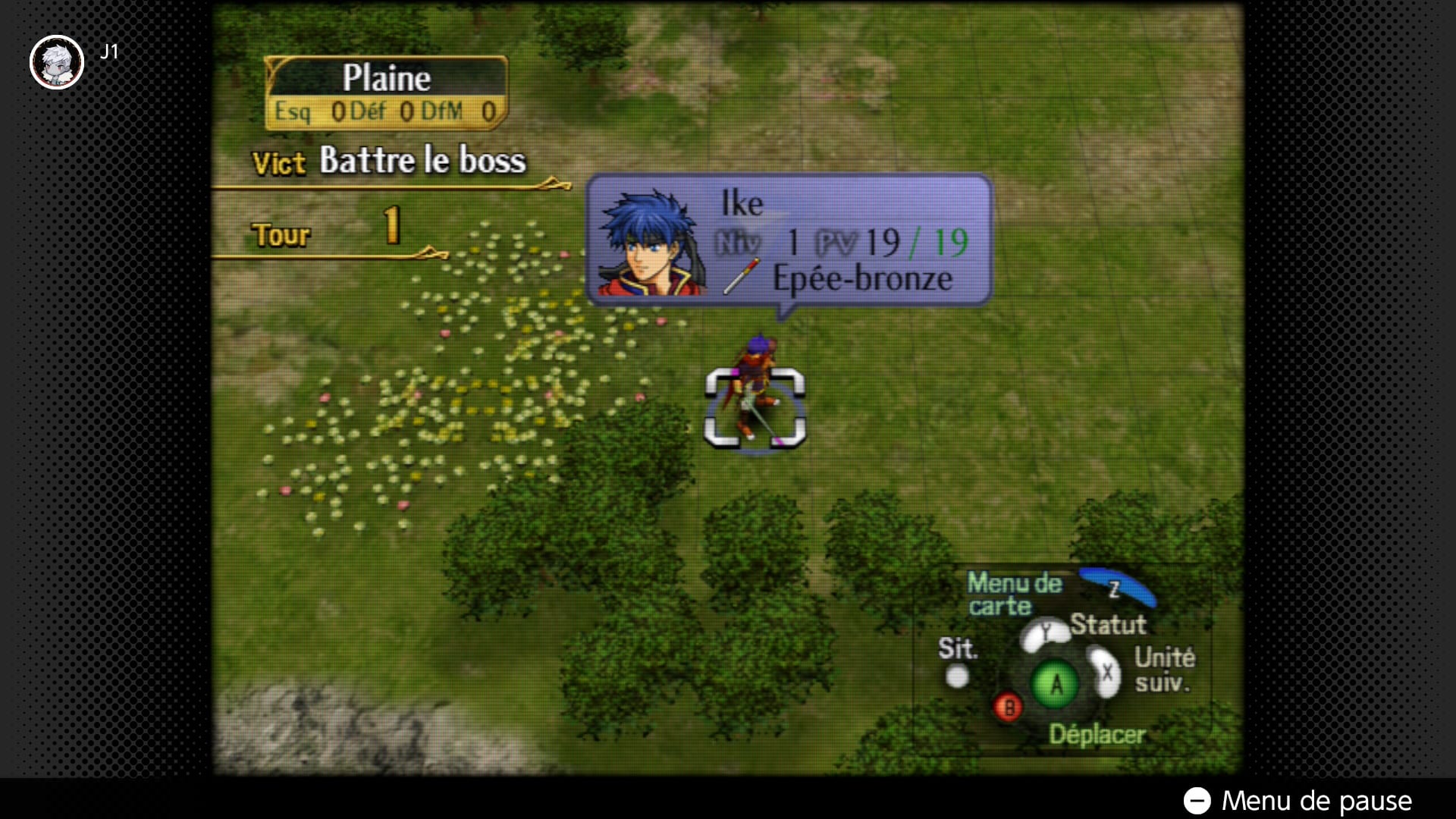Viewport: 1456px width, 819px height.
Task: Click Ike's portrait in the unit info bubble
Action: pos(651,242)
